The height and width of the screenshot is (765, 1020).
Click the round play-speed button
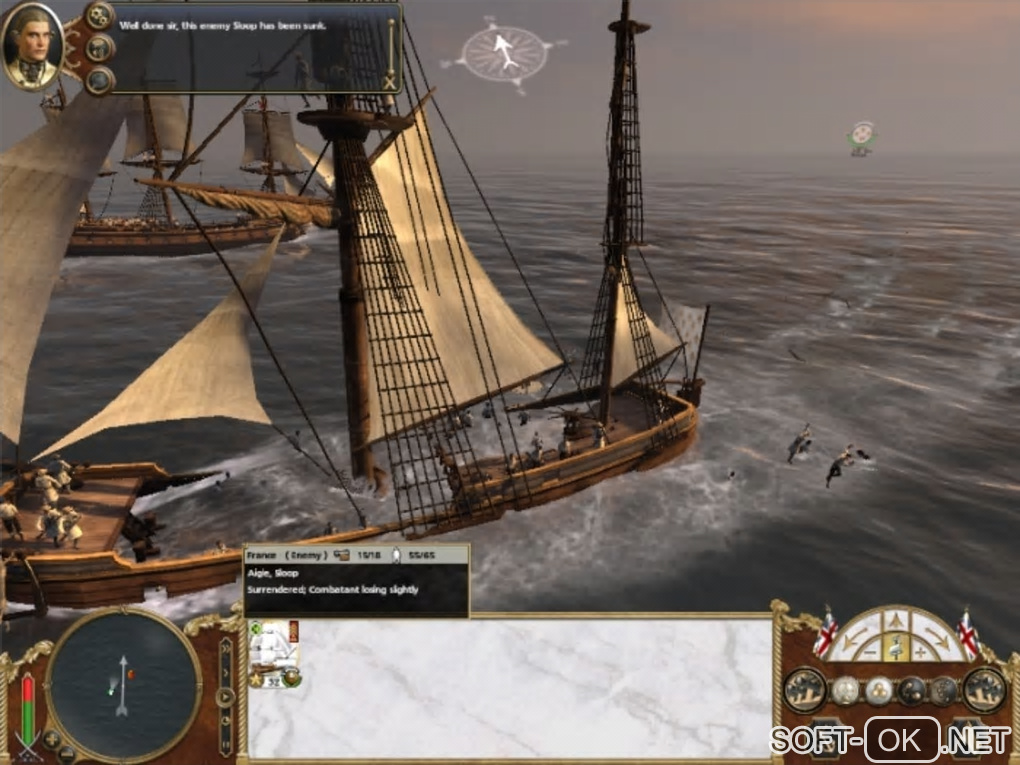[226, 697]
